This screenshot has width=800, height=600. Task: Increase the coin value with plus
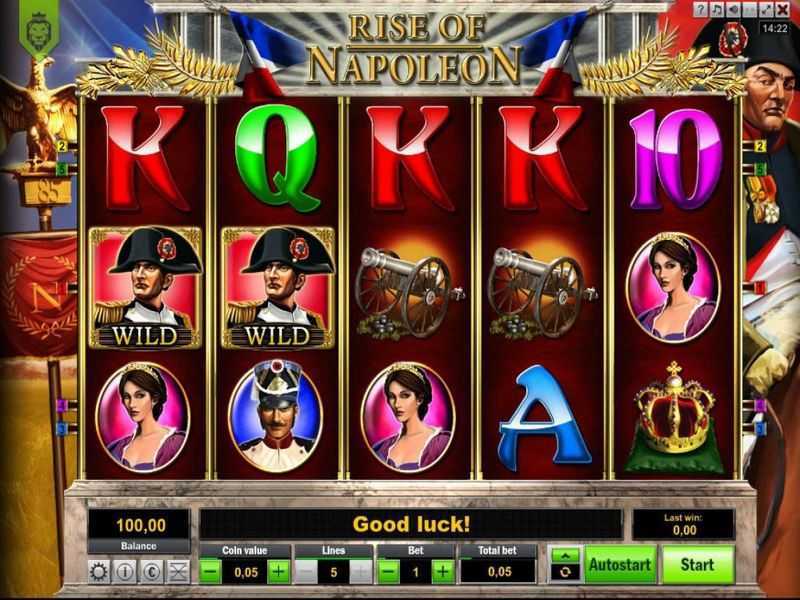[279, 572]
